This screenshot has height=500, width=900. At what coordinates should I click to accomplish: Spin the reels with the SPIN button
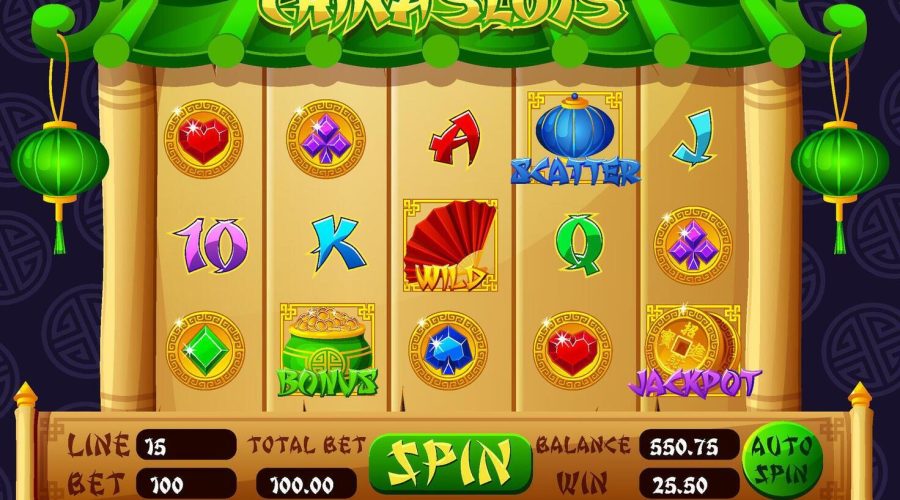449,464
